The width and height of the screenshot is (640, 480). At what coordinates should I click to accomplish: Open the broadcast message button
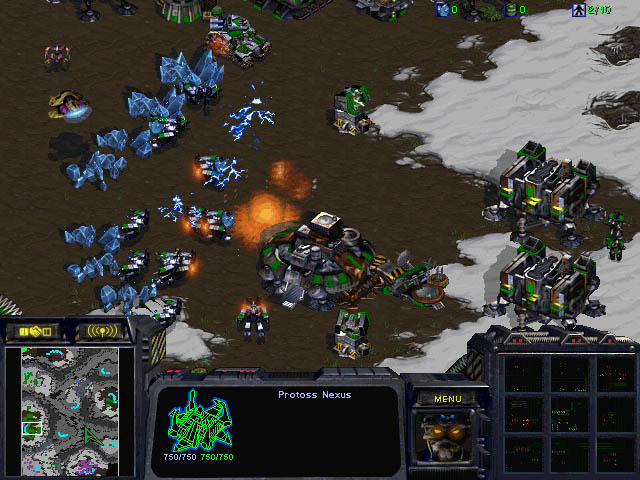click(x=101, y=331)
